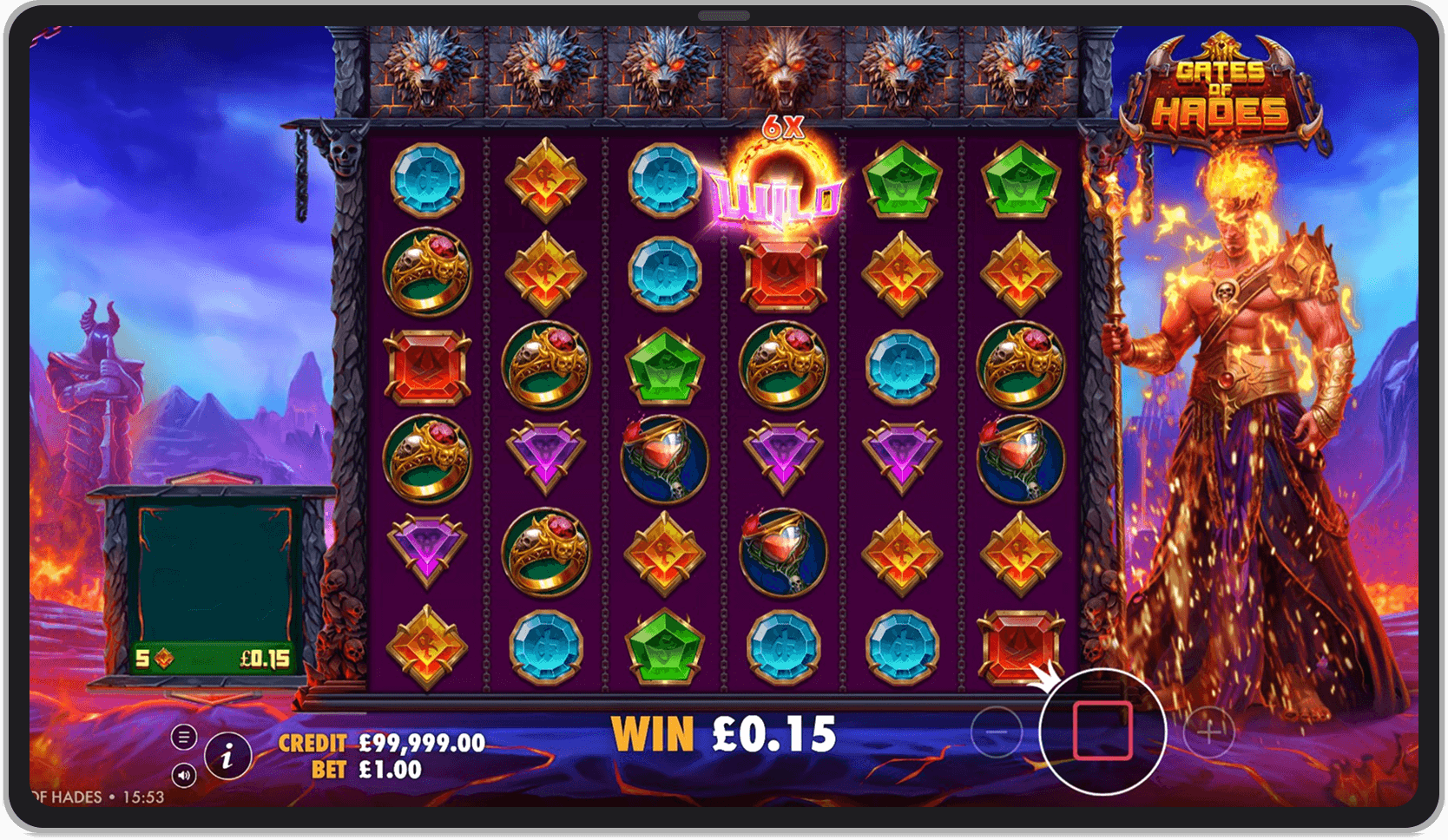Open the paytable via the info icon
This screenshot has height=840, width=1448.
pos(227,756)
